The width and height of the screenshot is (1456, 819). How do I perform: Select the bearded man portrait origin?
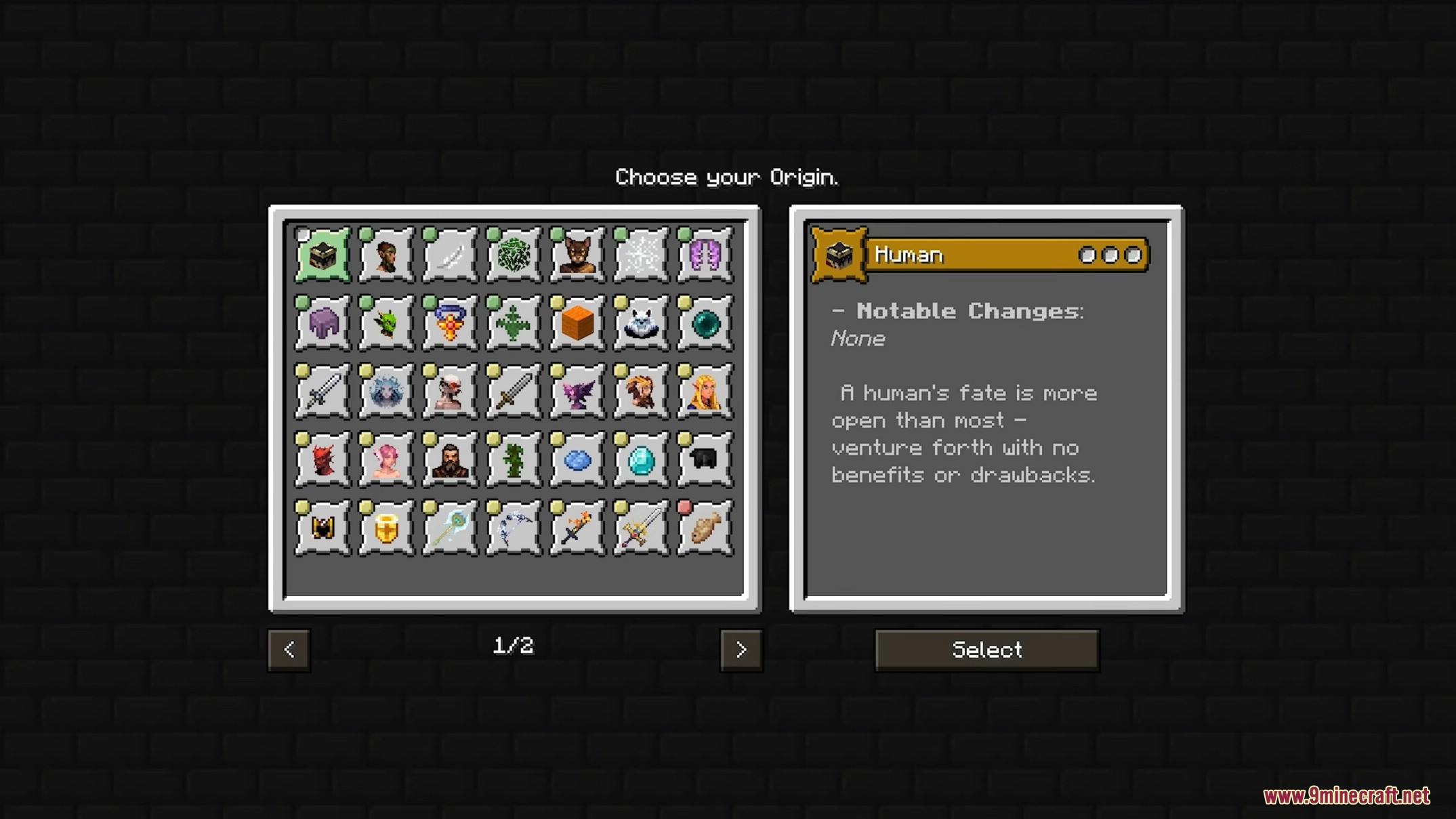[450, 460]
